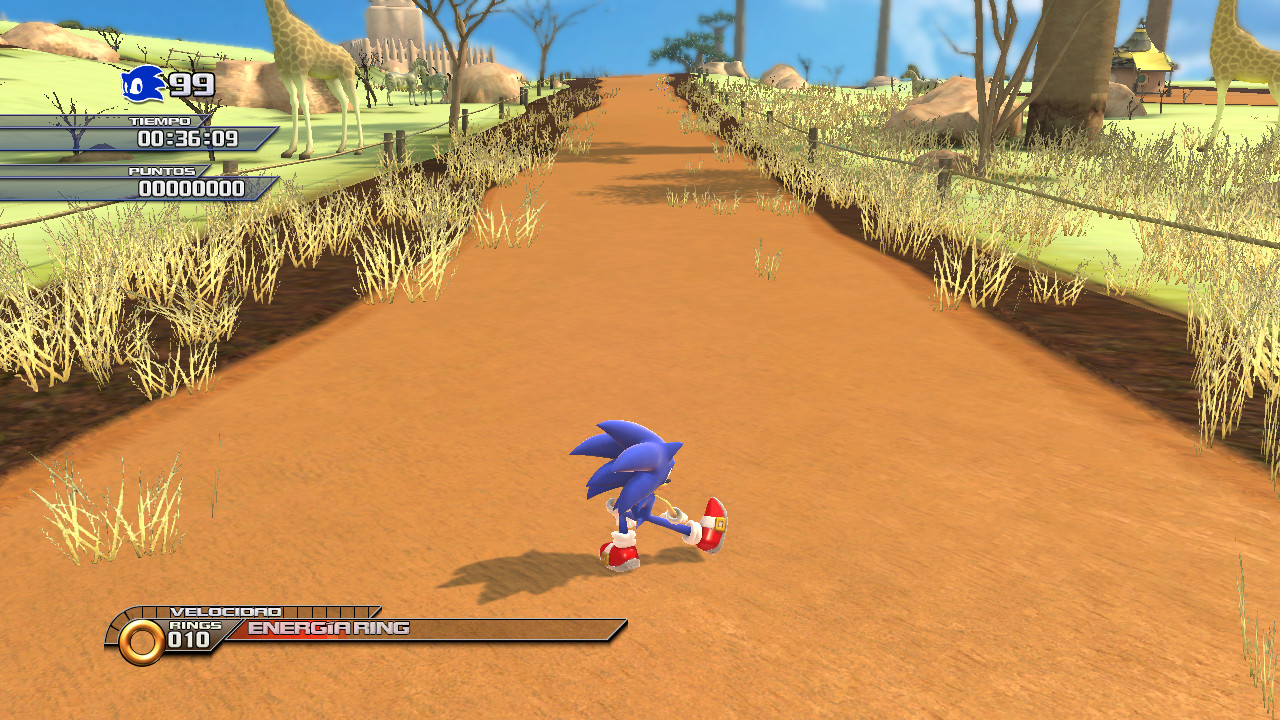Expand the ENERGIA RING info strip
Viewport: 1280px width, 720px height.
450,629
